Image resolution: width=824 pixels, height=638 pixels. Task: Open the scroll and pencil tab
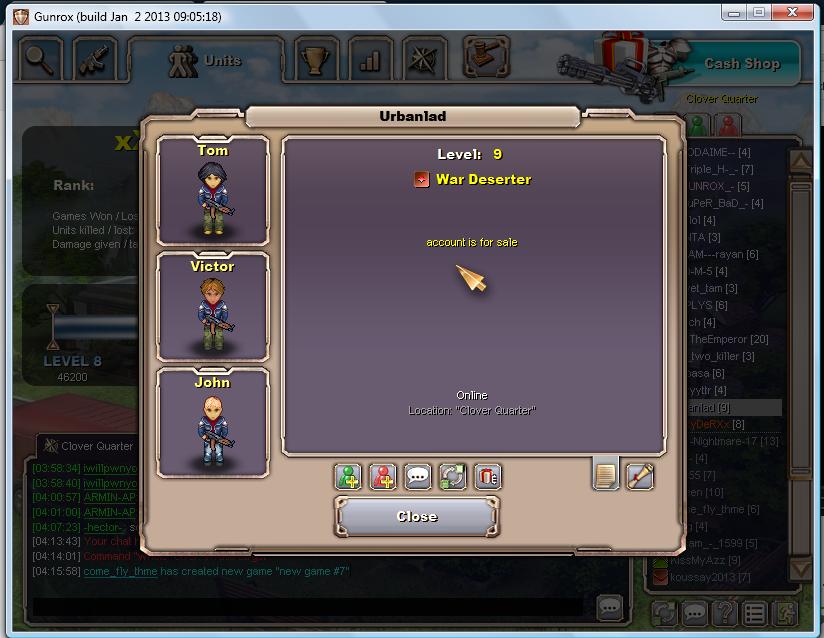tap(640, 475)
